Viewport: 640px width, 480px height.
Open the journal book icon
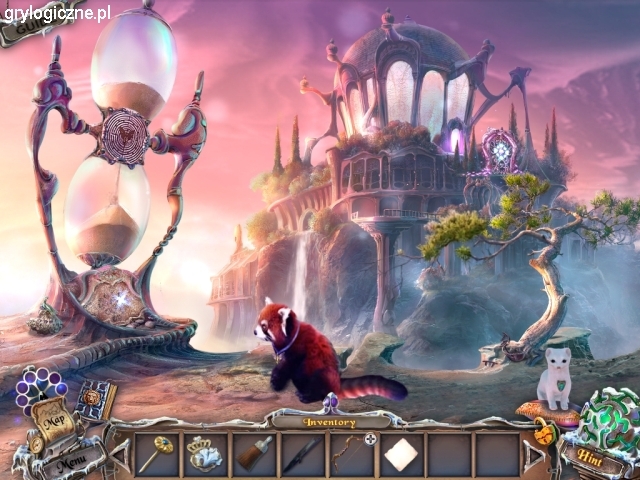[97, 399]
